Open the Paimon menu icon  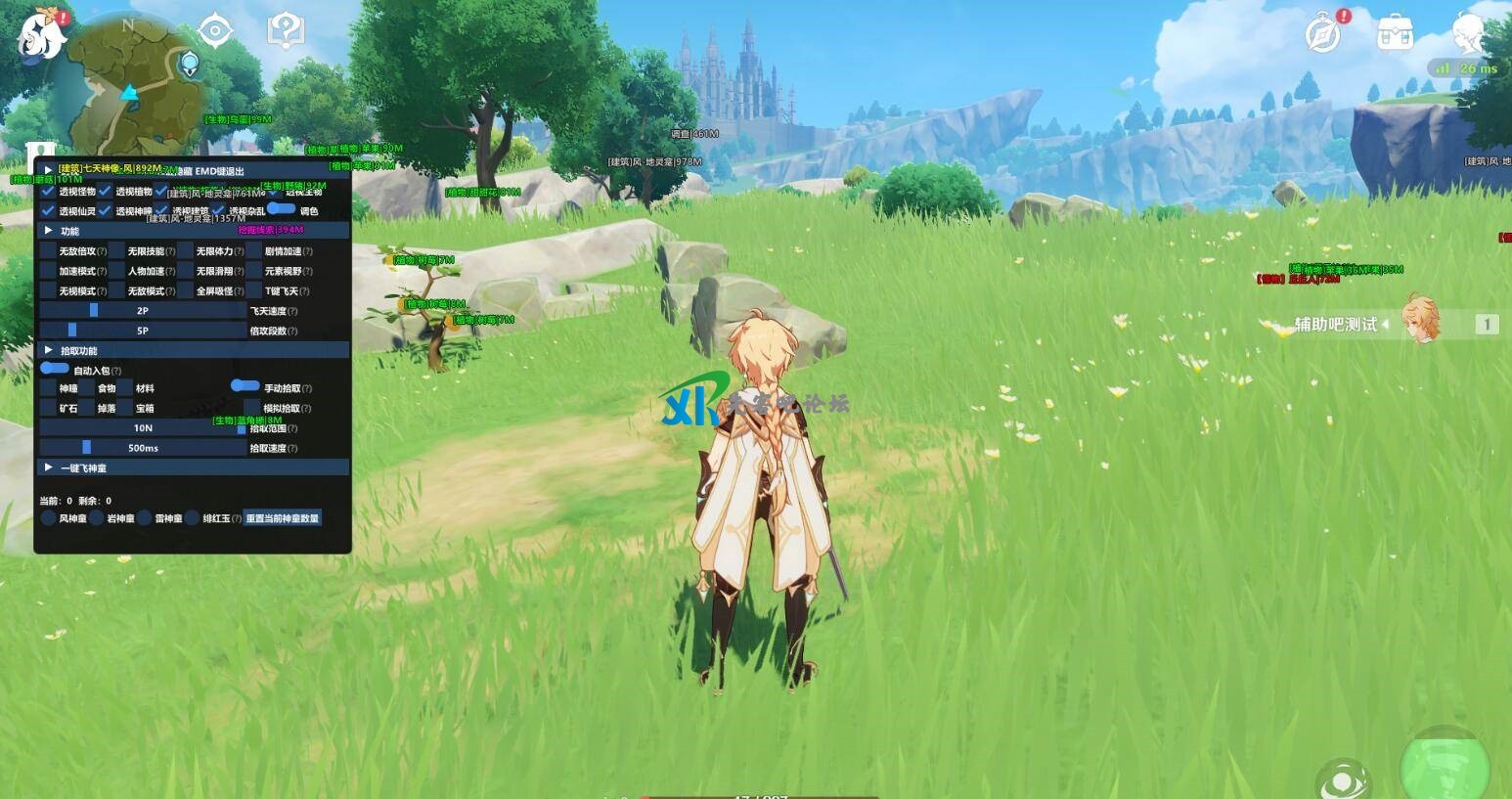tap(41, 35)
